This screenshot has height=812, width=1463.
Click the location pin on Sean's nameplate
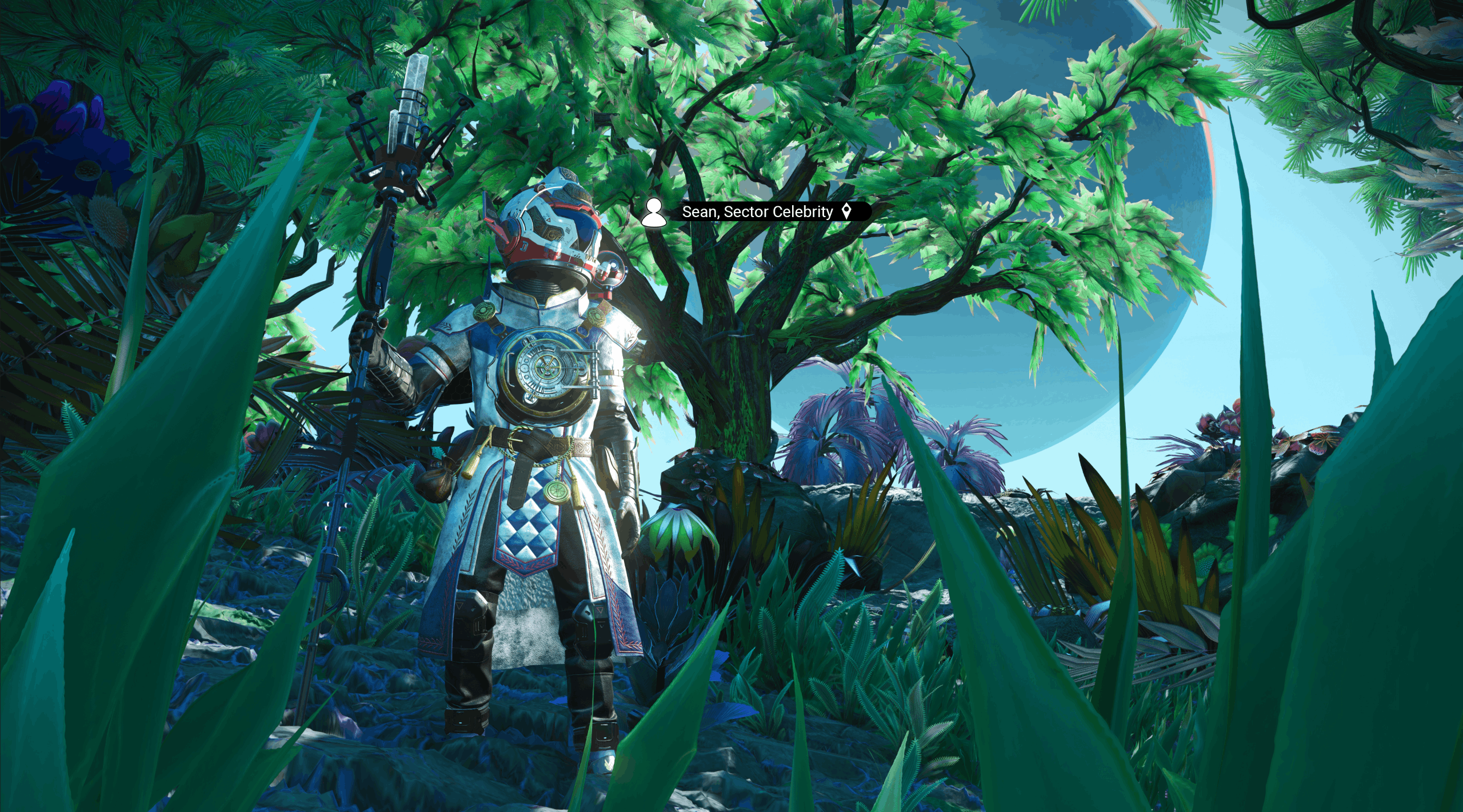point(847,211)
